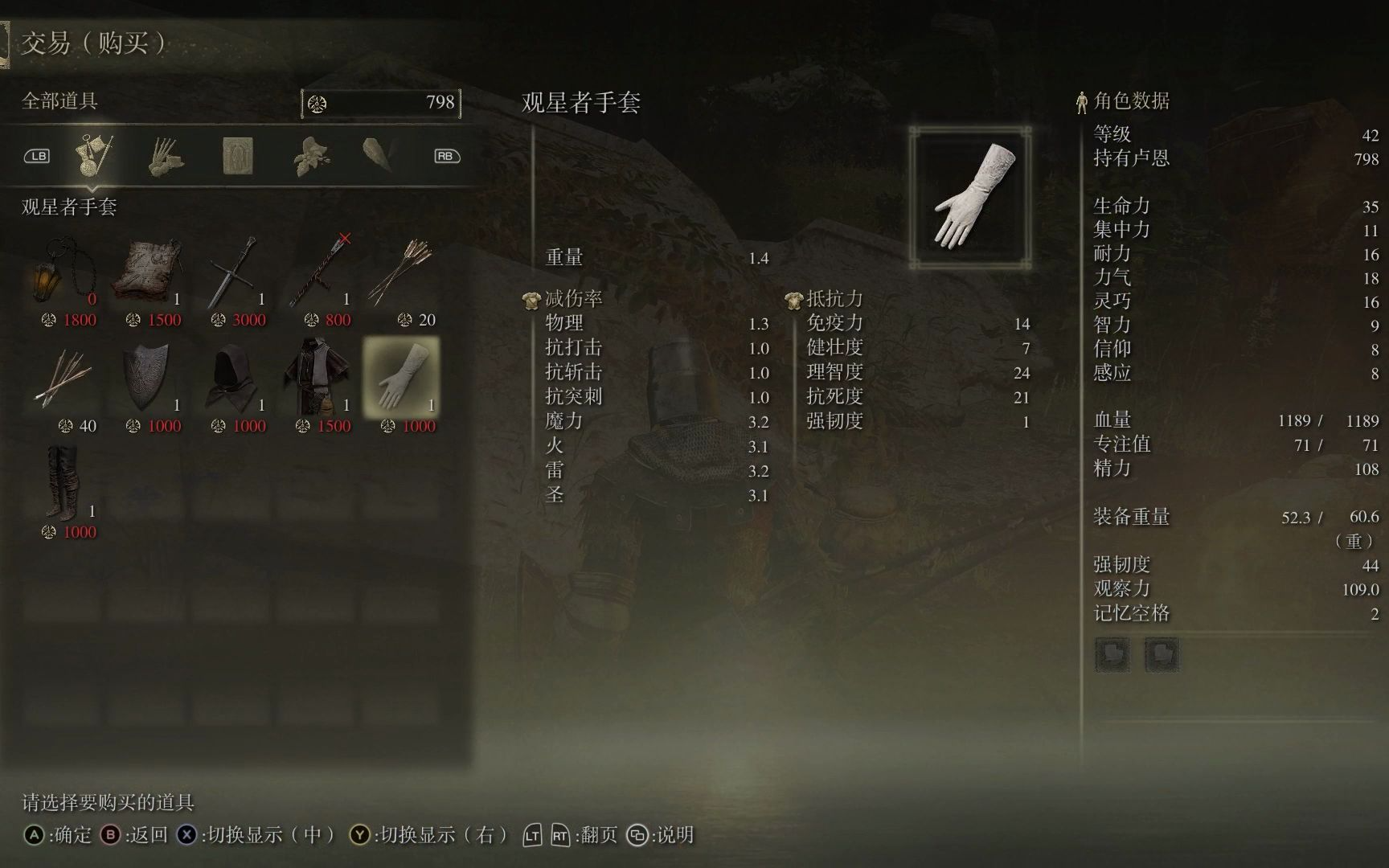Switch to the all-items category tab
This screenshot has width=1389, height=868.
[x=94, y=155]
